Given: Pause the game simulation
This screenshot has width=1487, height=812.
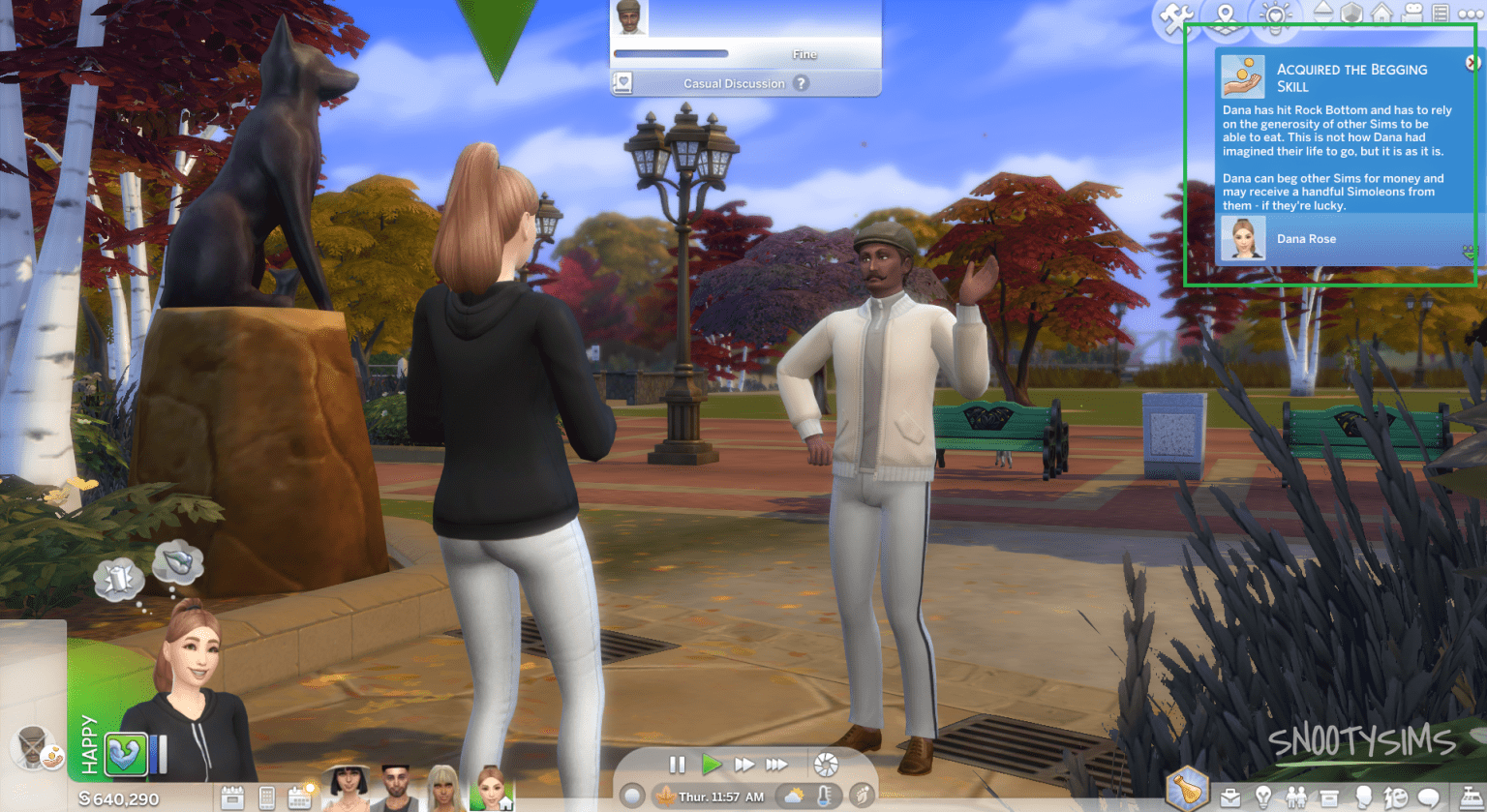Looking at the screenshot, I should click(x=677, y=764).
